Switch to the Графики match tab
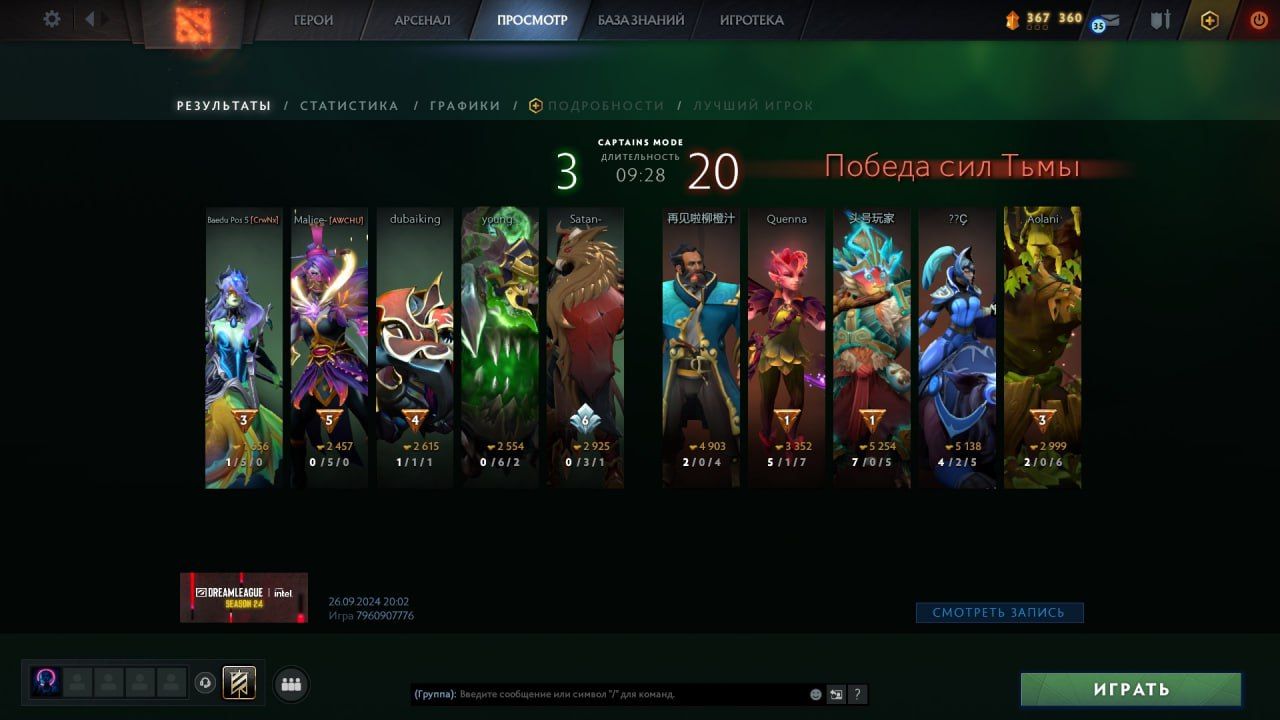 (x=465, y=106)
